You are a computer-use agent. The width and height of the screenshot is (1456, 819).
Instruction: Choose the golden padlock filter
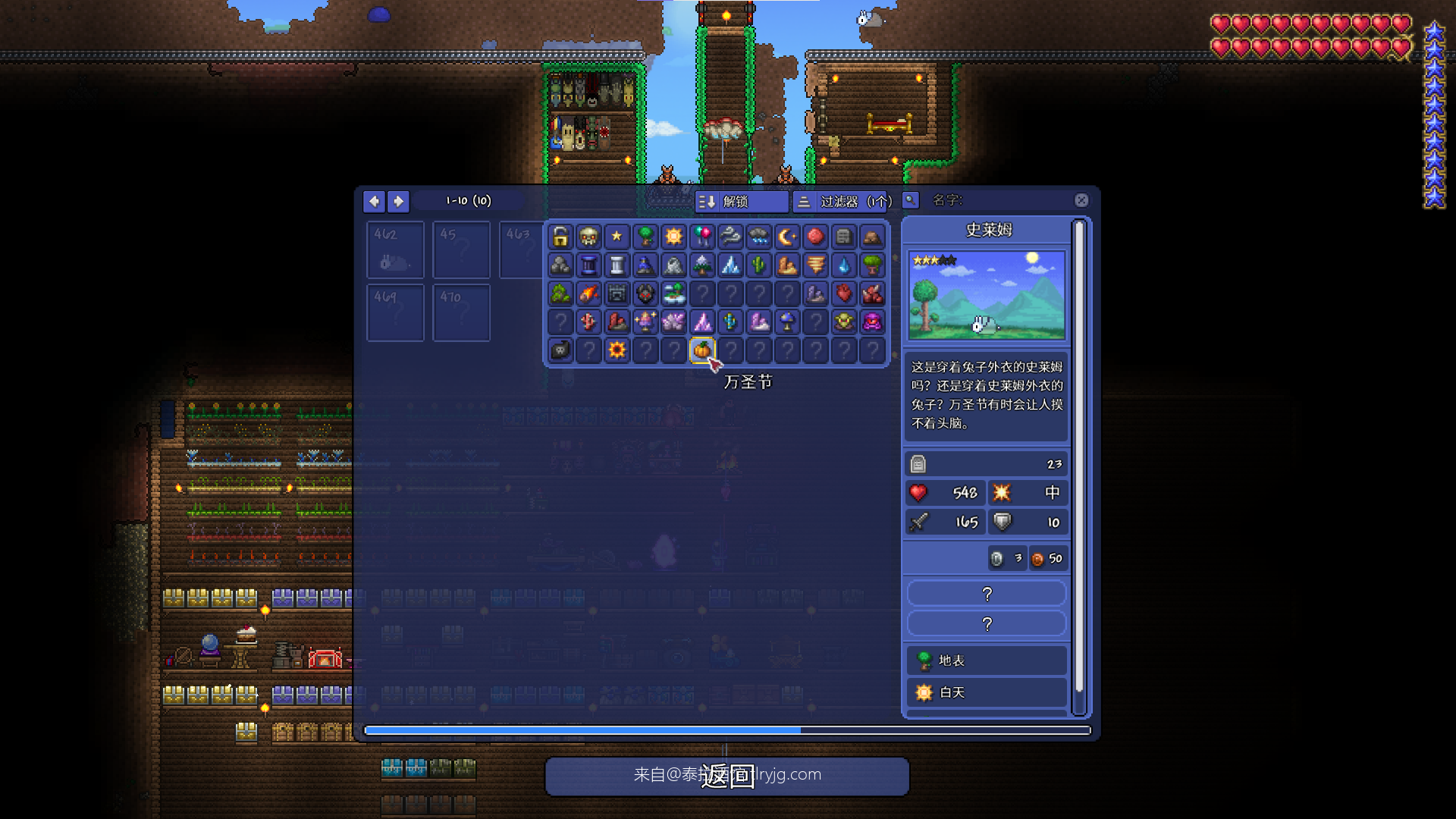point(560,237)
